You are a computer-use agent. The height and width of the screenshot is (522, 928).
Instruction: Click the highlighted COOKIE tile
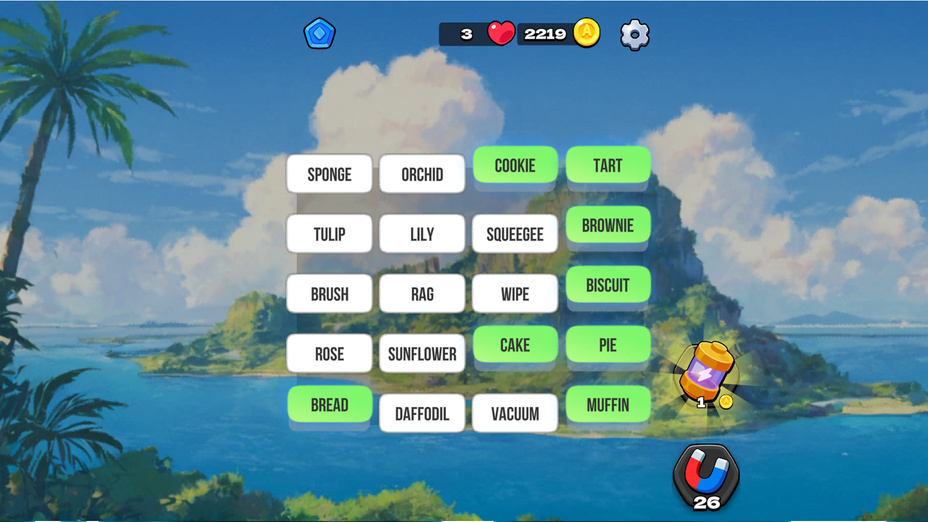(515, 166)
